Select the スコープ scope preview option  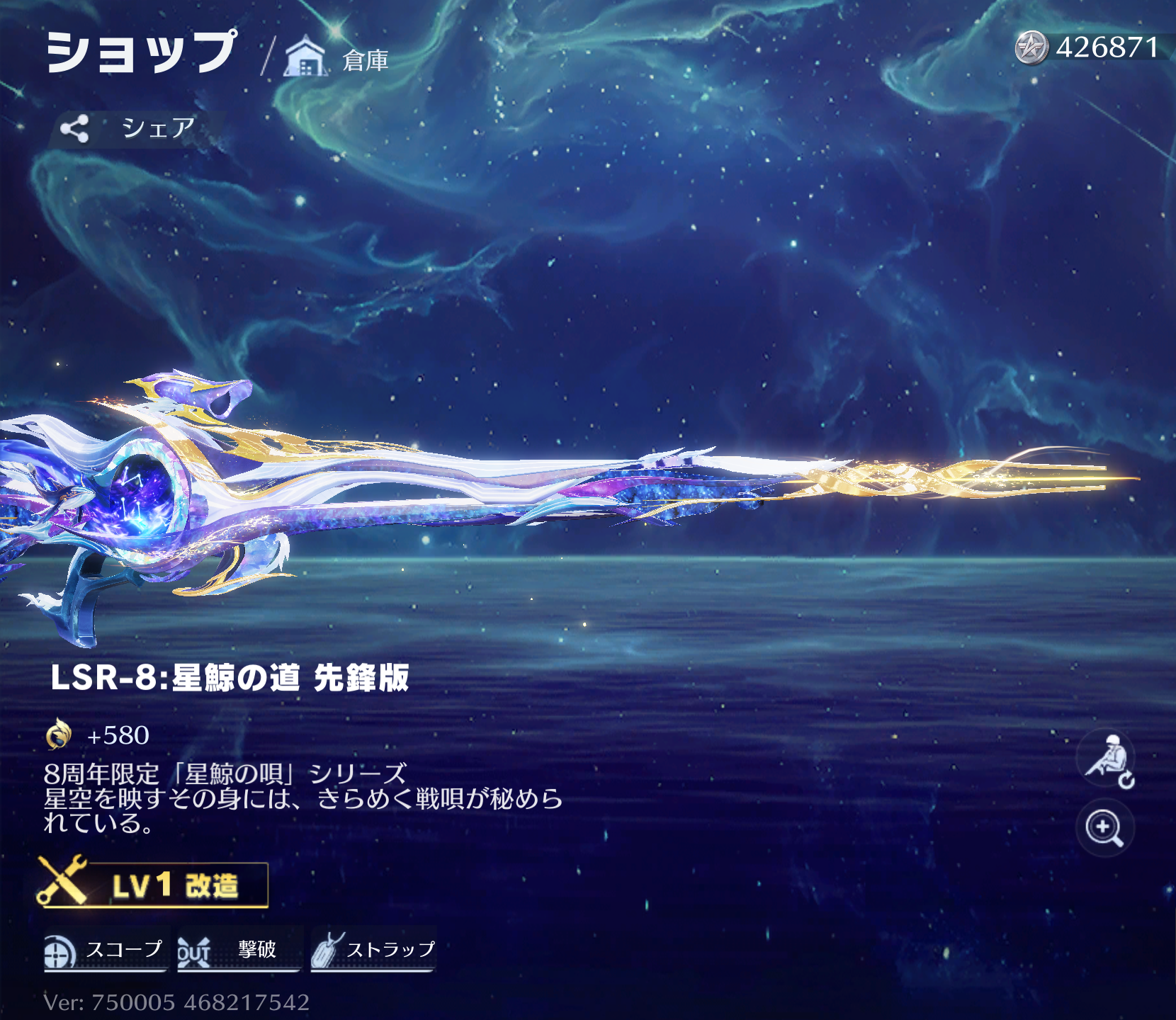105,950
